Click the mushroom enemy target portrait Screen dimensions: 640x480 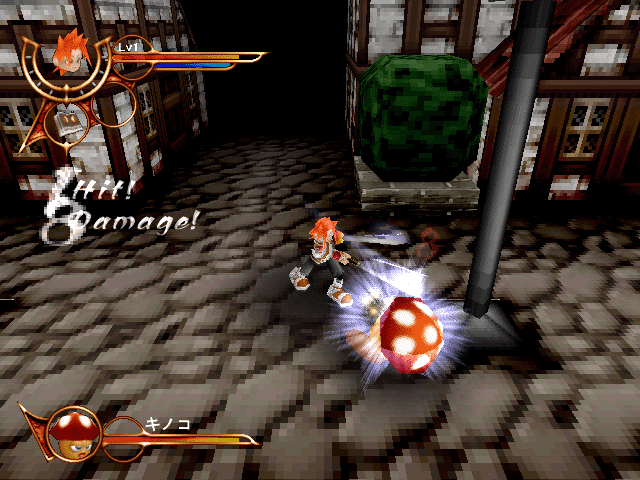[x=70, y=428]
